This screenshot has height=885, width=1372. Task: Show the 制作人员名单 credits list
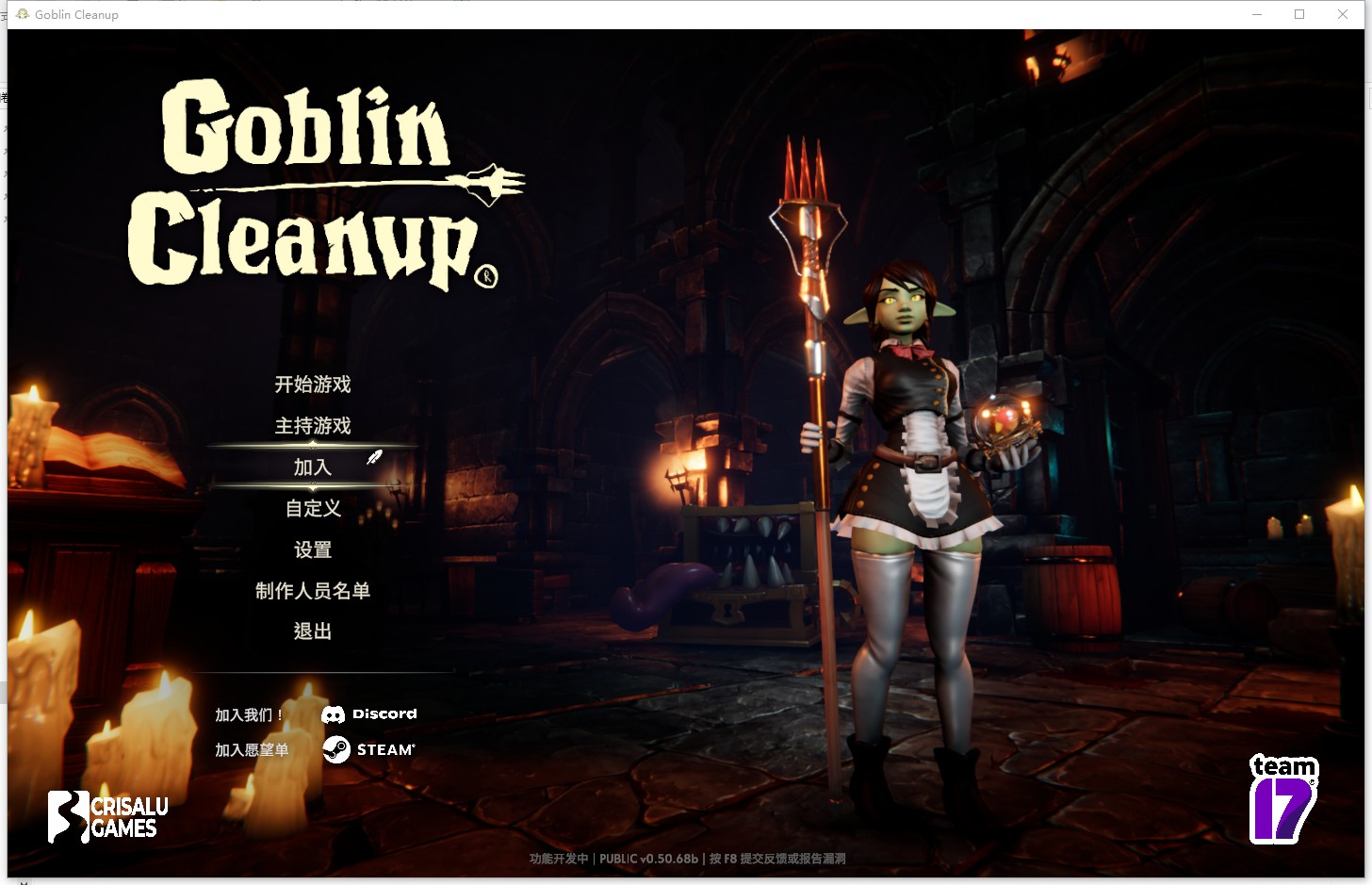(313, 591)
